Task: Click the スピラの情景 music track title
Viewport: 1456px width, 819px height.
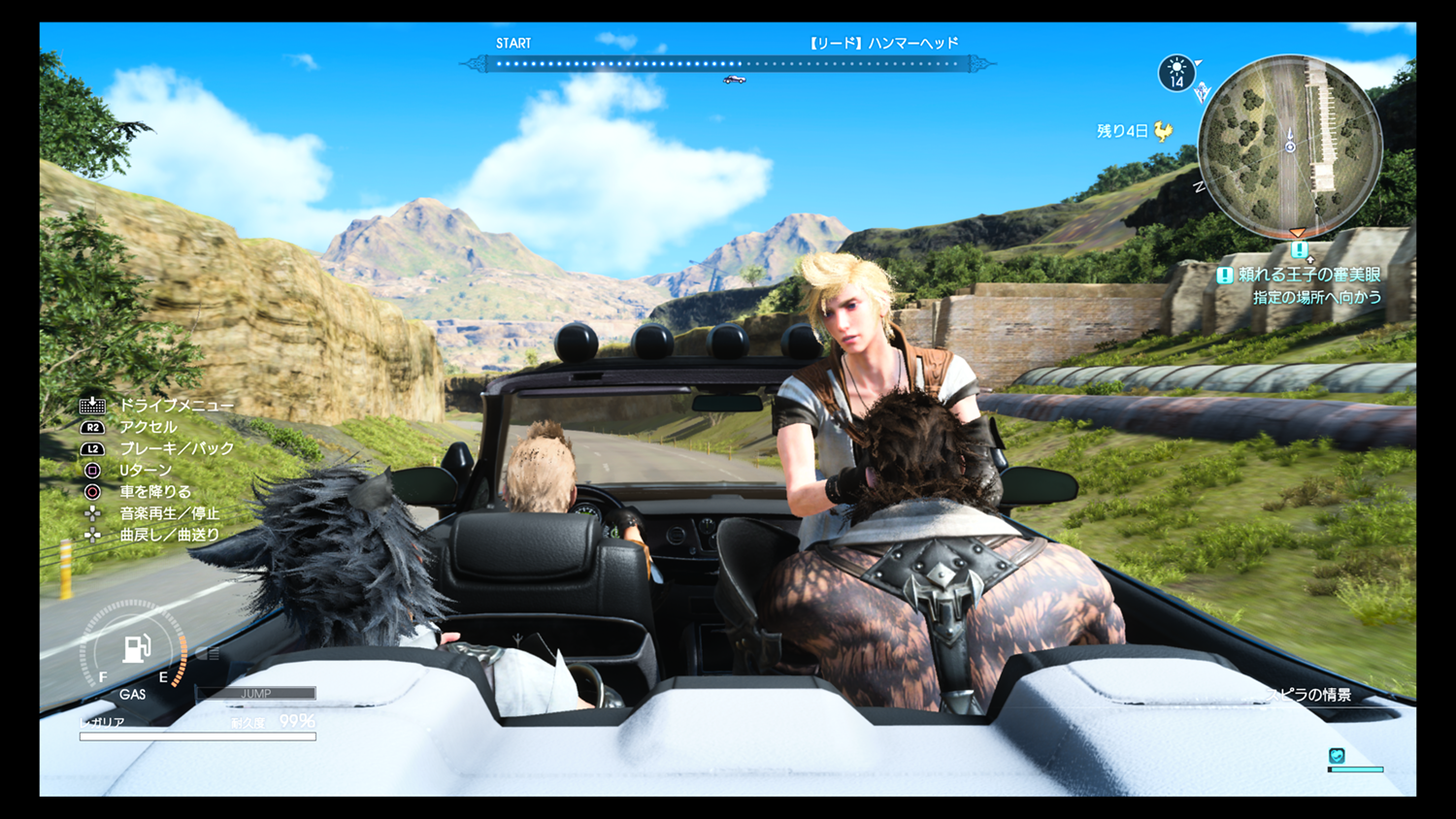Action: pyautogui.click(x=1310, y=695)
